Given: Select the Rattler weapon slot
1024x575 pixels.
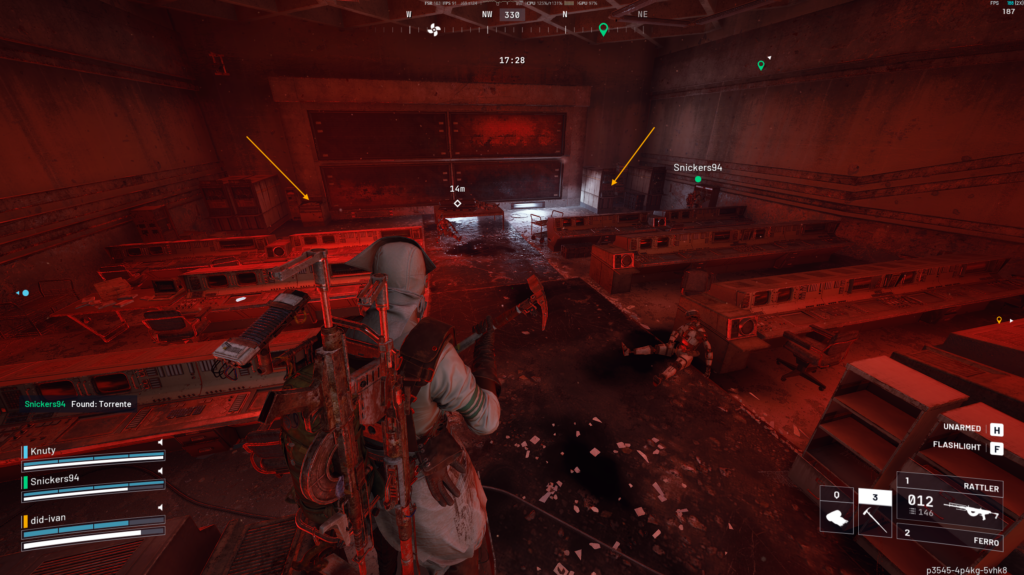Looking at the screenshot, I should [x=958, y=497].
